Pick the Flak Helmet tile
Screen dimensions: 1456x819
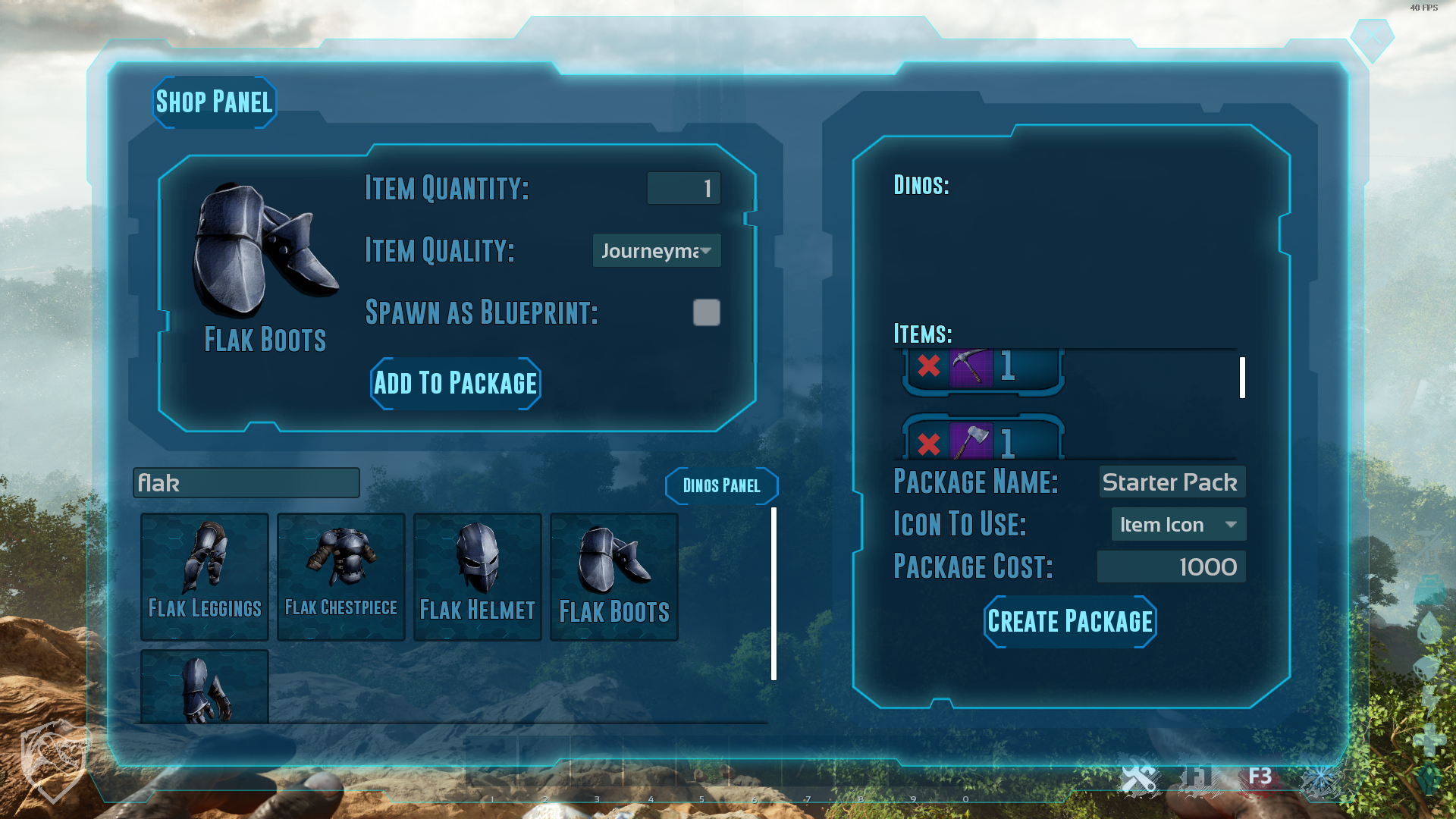click(478, 576)
